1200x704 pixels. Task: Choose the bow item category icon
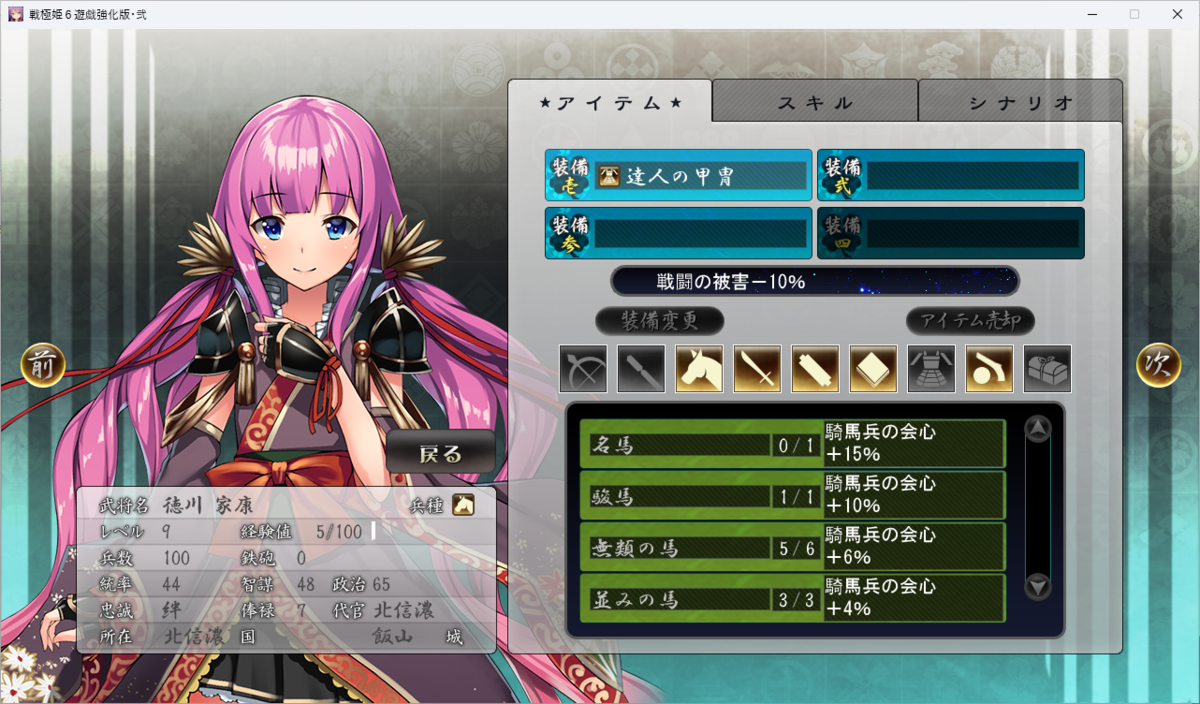point(584,368)
